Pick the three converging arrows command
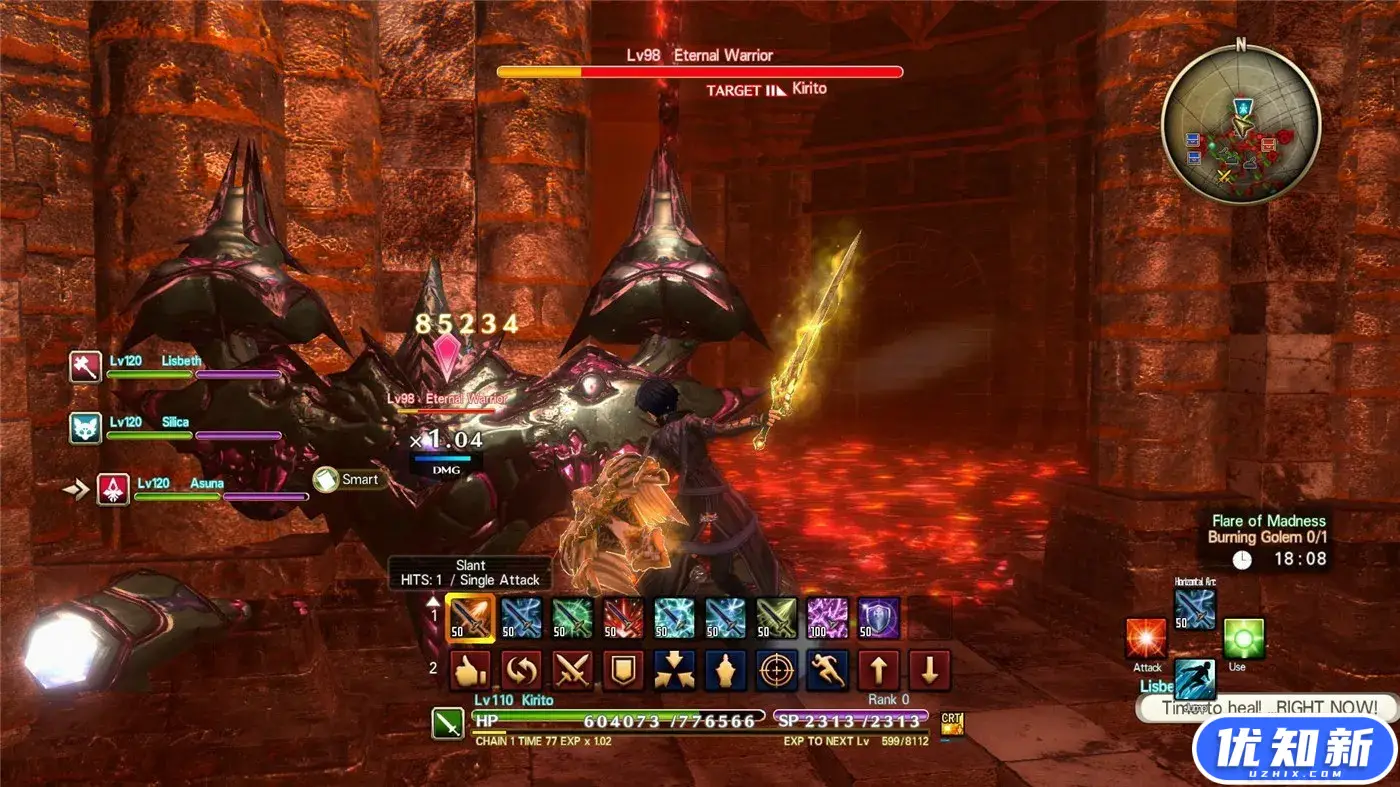 pyautogui.click(x=675, y=670)
